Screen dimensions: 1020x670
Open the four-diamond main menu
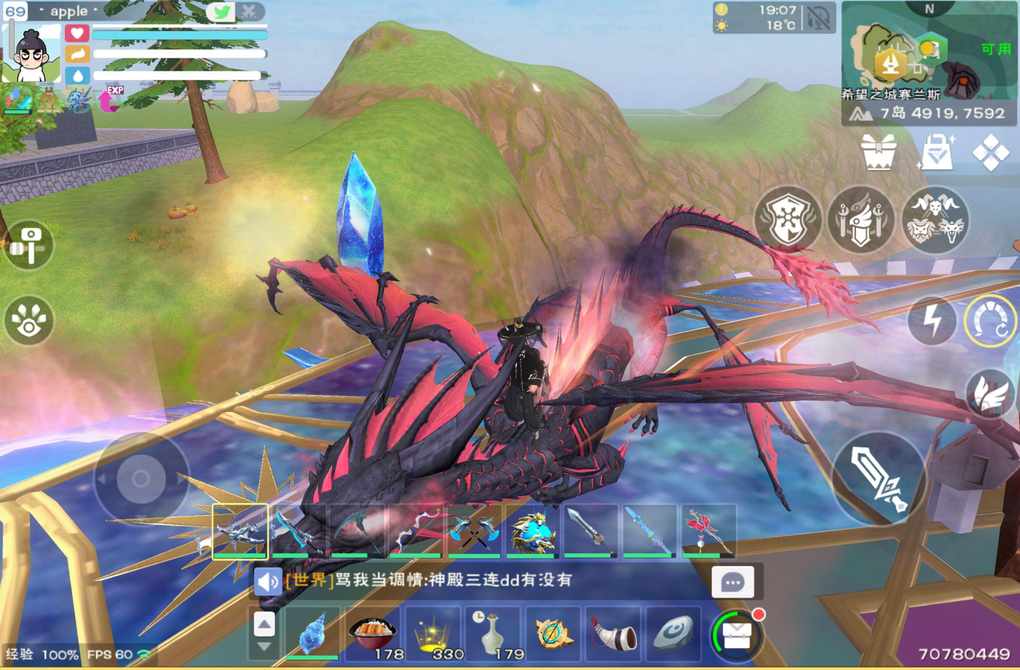(991, 152)
